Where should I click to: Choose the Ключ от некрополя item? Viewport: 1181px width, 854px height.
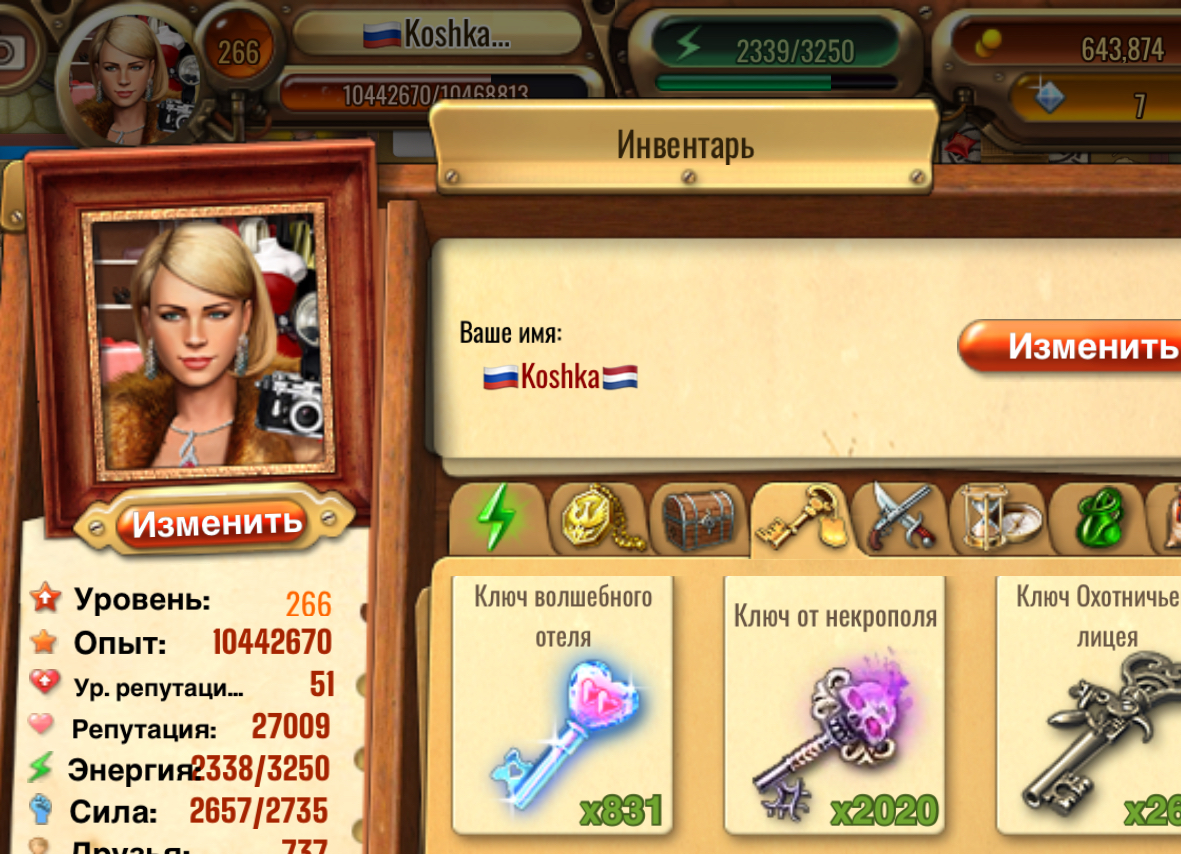[835, 705]
